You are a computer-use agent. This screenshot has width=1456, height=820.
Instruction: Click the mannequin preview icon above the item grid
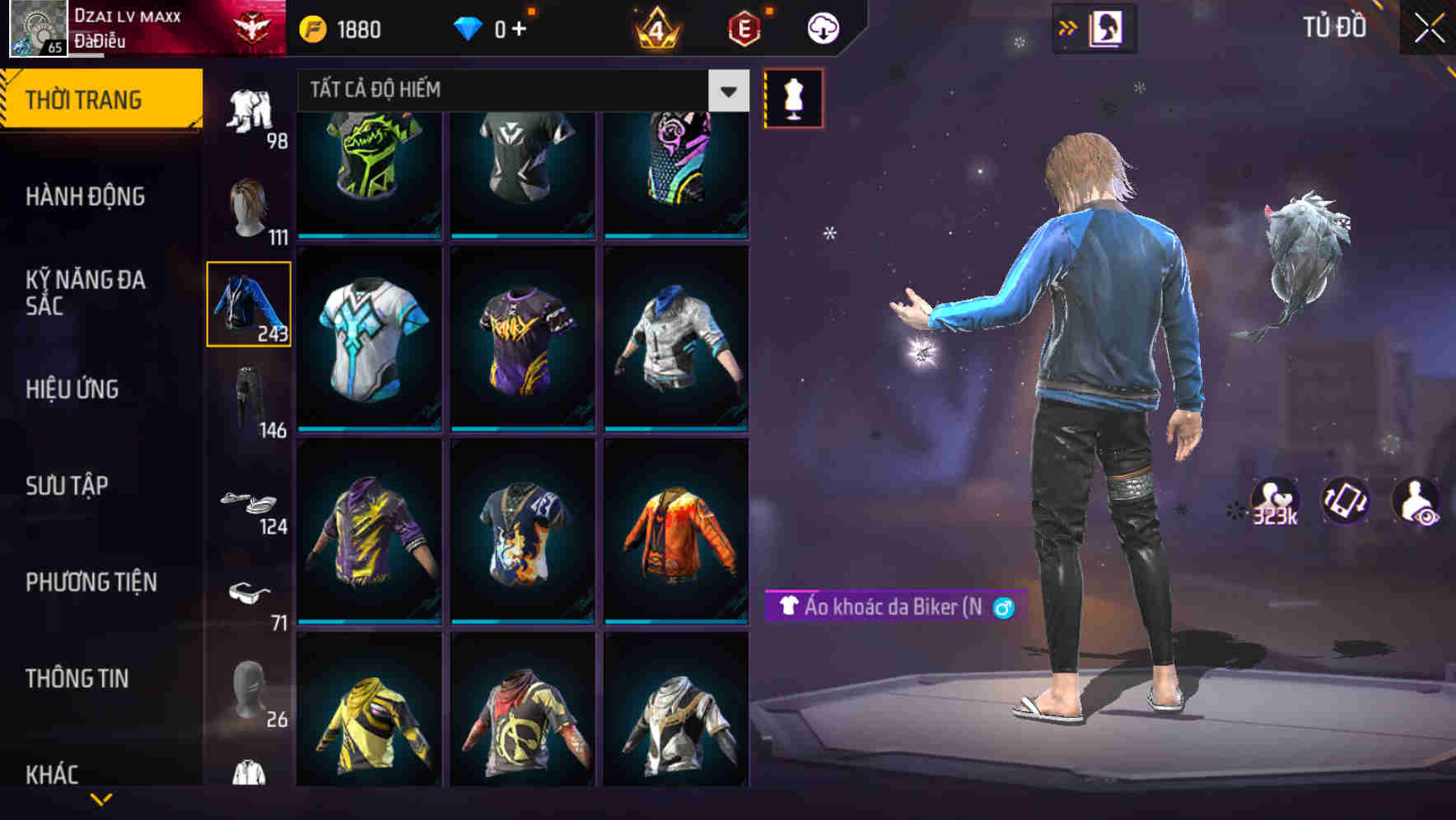(x=793, y=99)
